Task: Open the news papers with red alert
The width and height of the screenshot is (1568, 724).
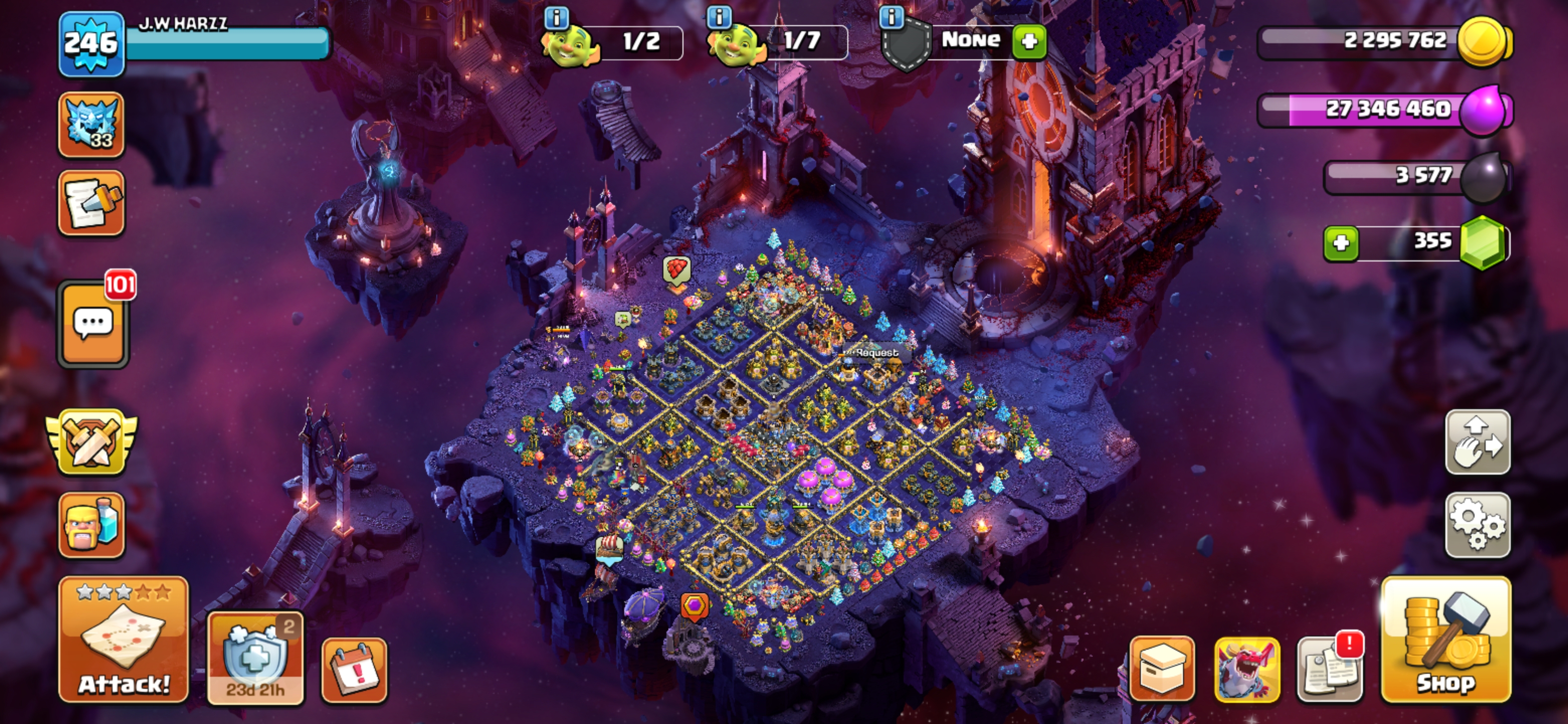Action: tap(1330, 670)
